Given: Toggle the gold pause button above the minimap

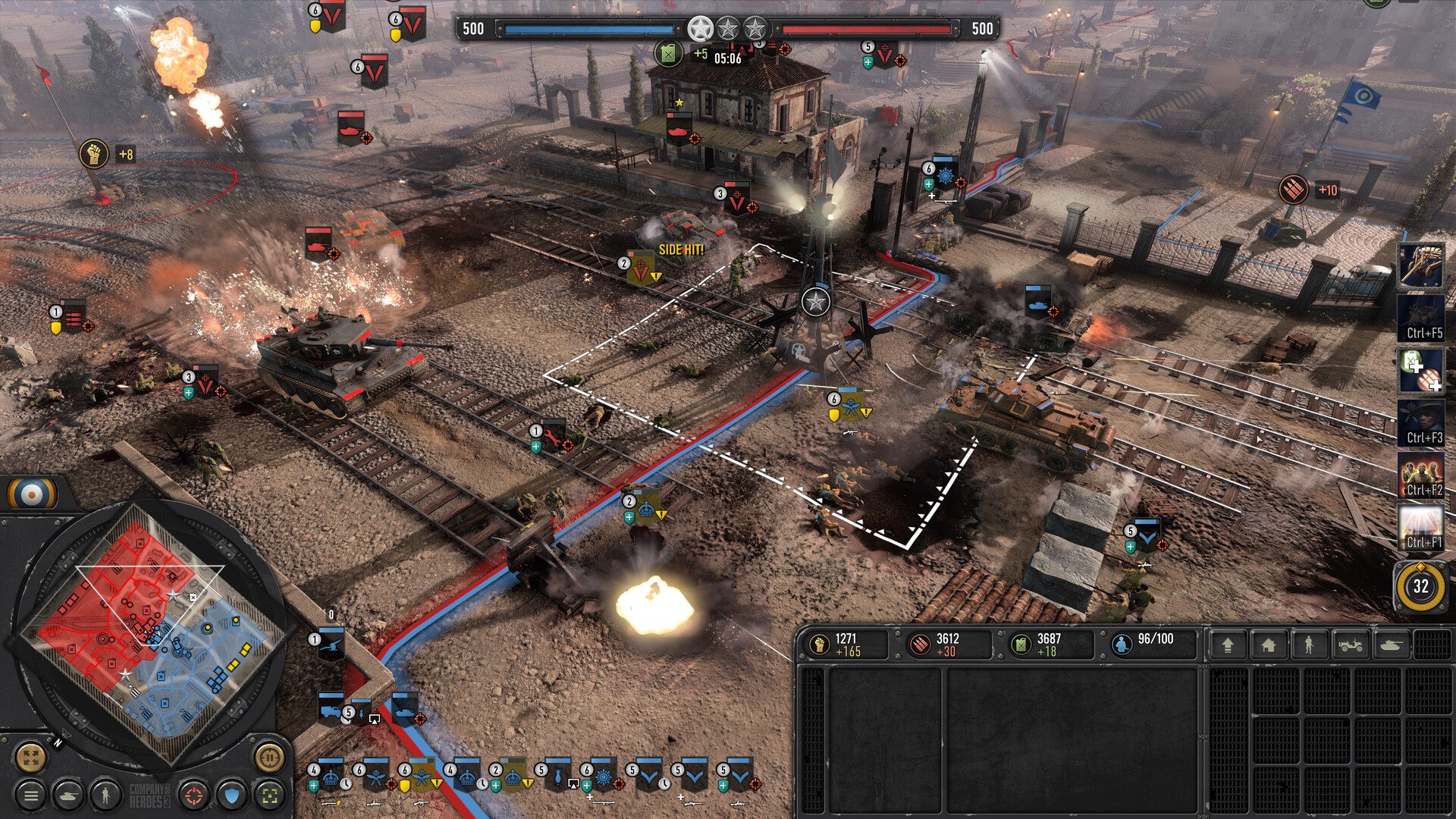Looking at the screenshot, I should click(x=270, y=759).
